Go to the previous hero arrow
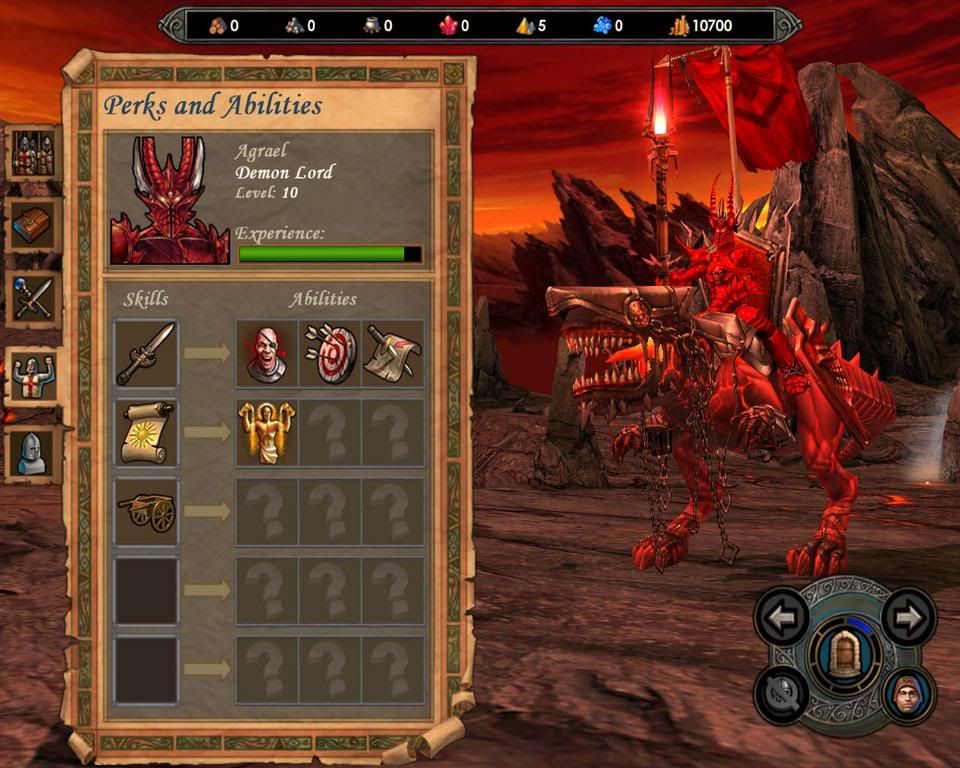The width and height of the screenshot is (960, 768). [782, 617]
